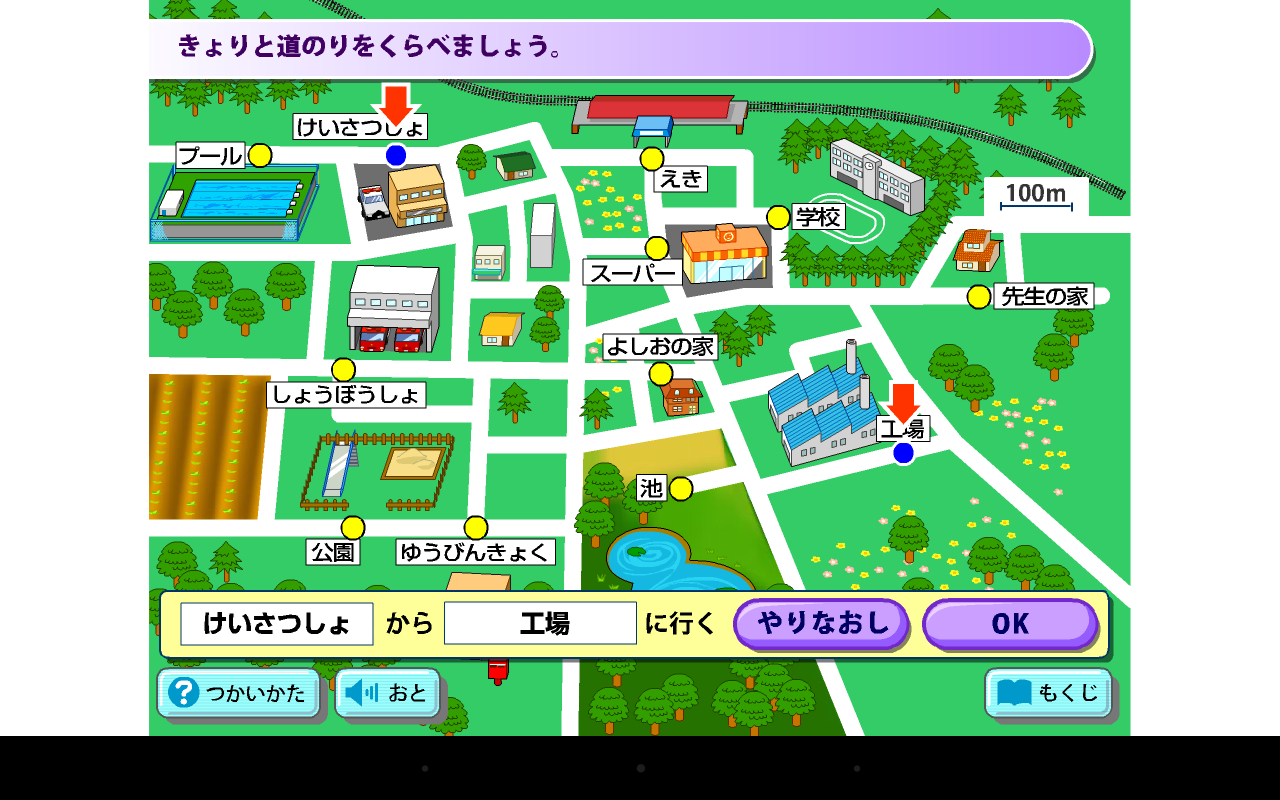
Task: Toggle the おと sound setting
Action: pos(388,693)
